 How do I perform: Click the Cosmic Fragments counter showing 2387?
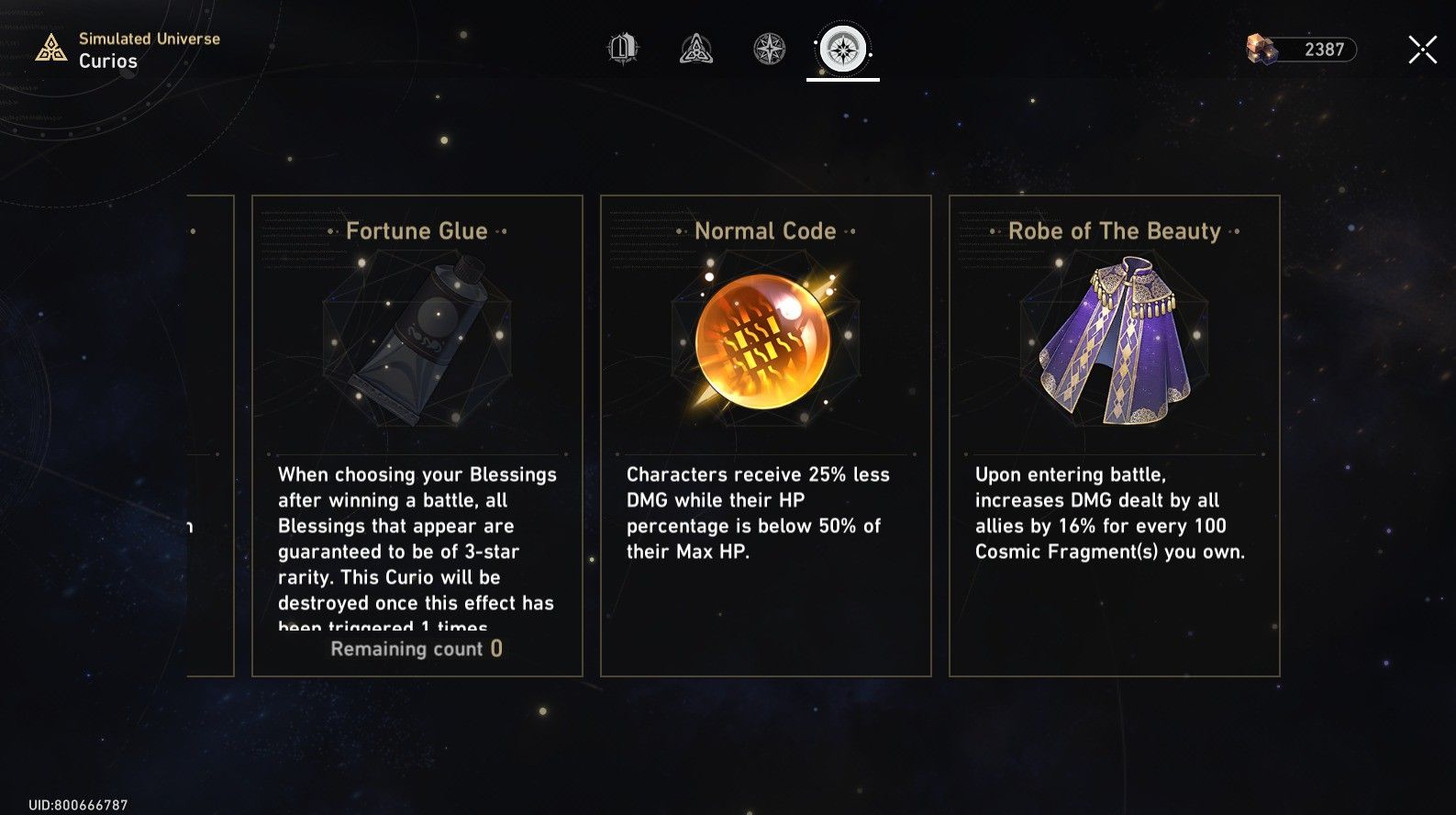click(x=1316, y=48)
